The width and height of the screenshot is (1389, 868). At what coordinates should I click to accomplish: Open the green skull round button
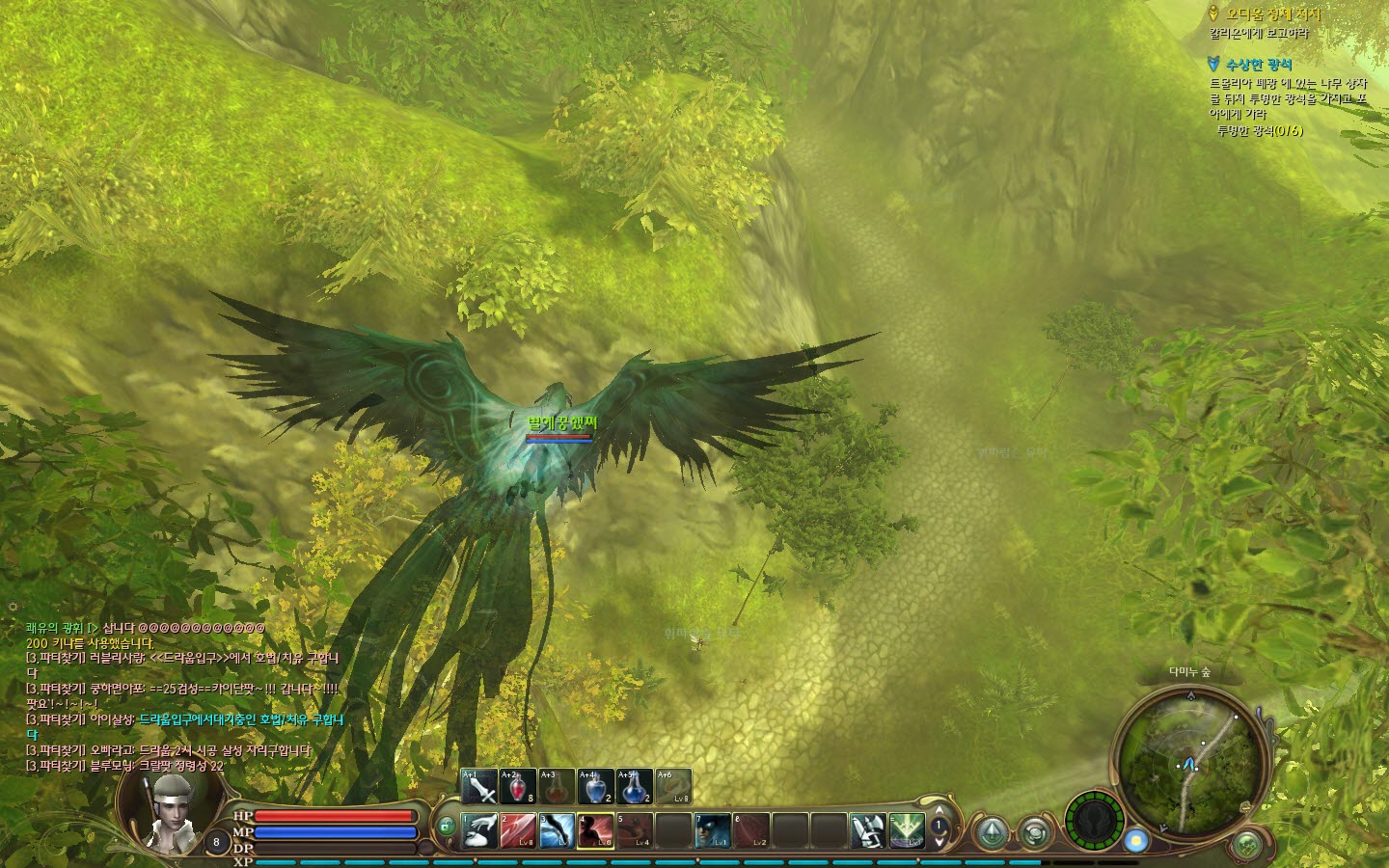pyautogui.click(x=1248, y=845)
